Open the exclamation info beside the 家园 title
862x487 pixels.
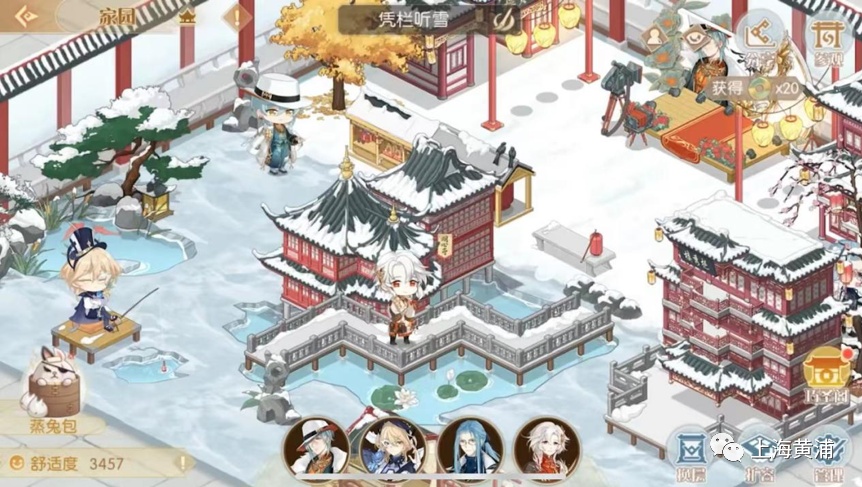point(237,17)
